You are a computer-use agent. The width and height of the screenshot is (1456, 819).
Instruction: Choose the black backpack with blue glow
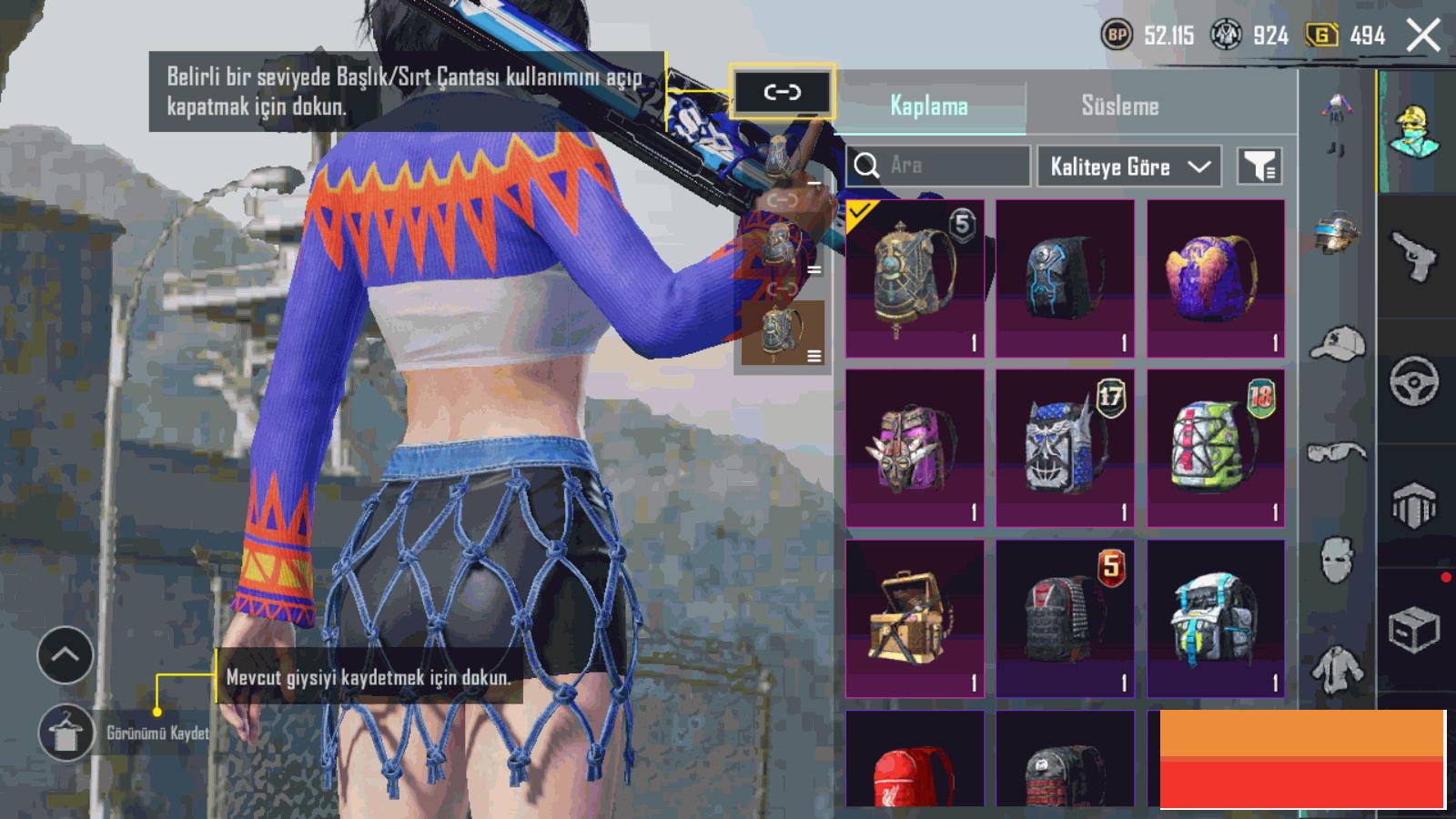[1065, 278]
